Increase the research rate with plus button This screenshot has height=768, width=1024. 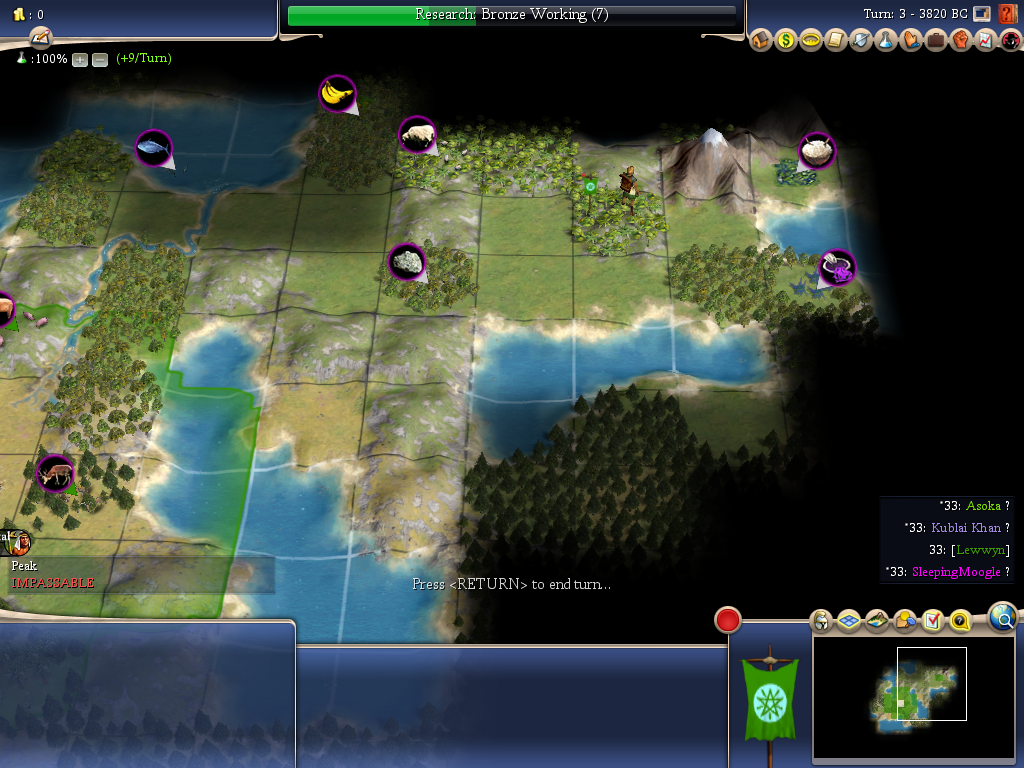pyautogui.click(x=80, y=59)
